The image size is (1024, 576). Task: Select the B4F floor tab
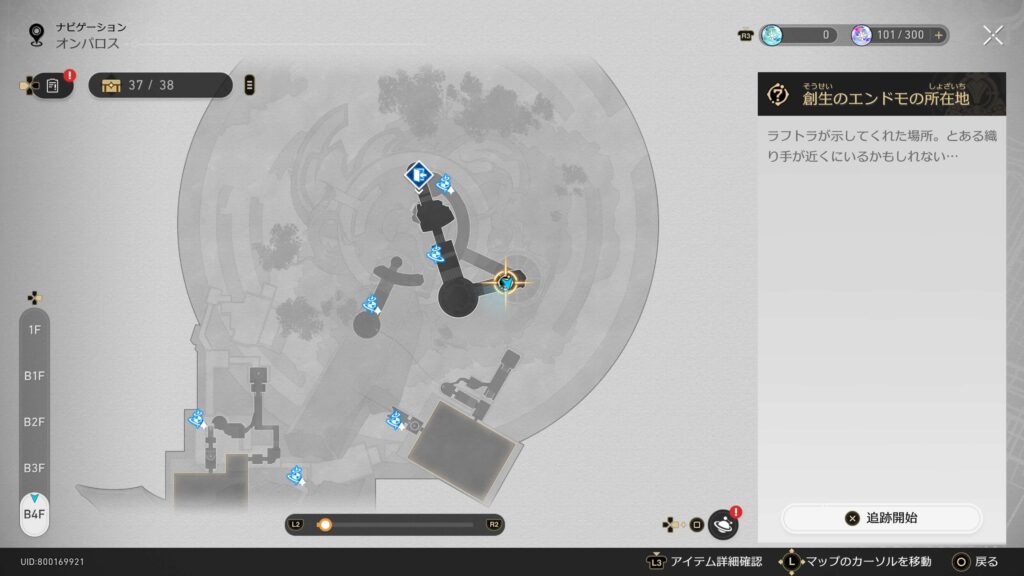35,514
